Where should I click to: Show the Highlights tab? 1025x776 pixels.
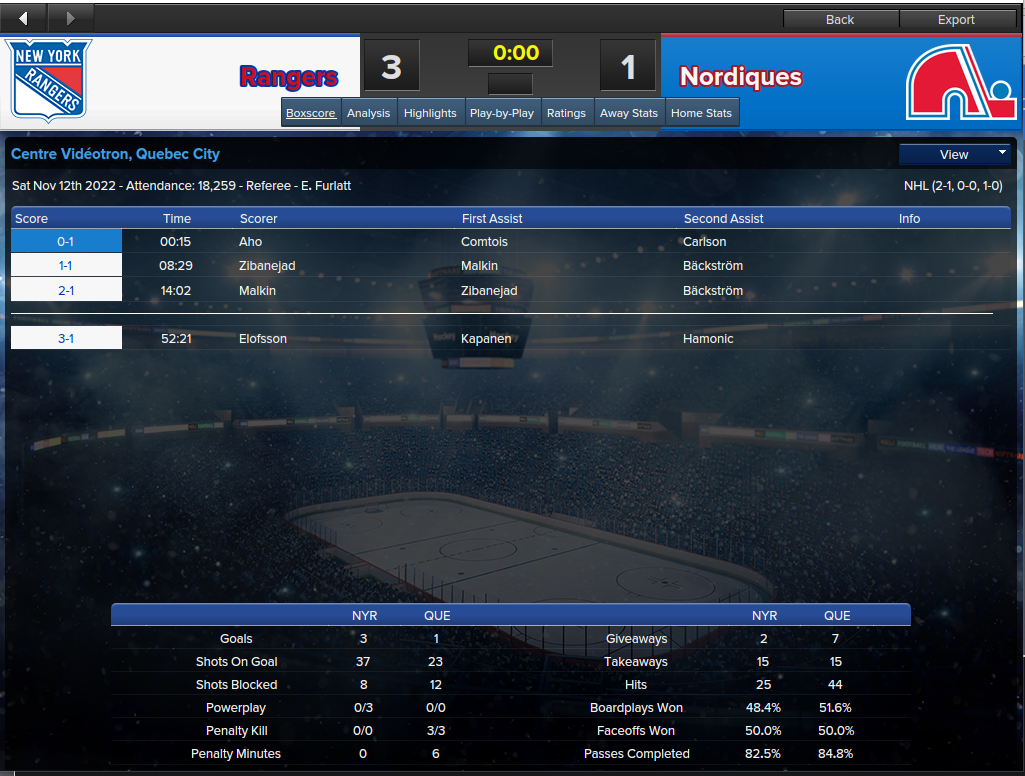(x=430, y=113)
